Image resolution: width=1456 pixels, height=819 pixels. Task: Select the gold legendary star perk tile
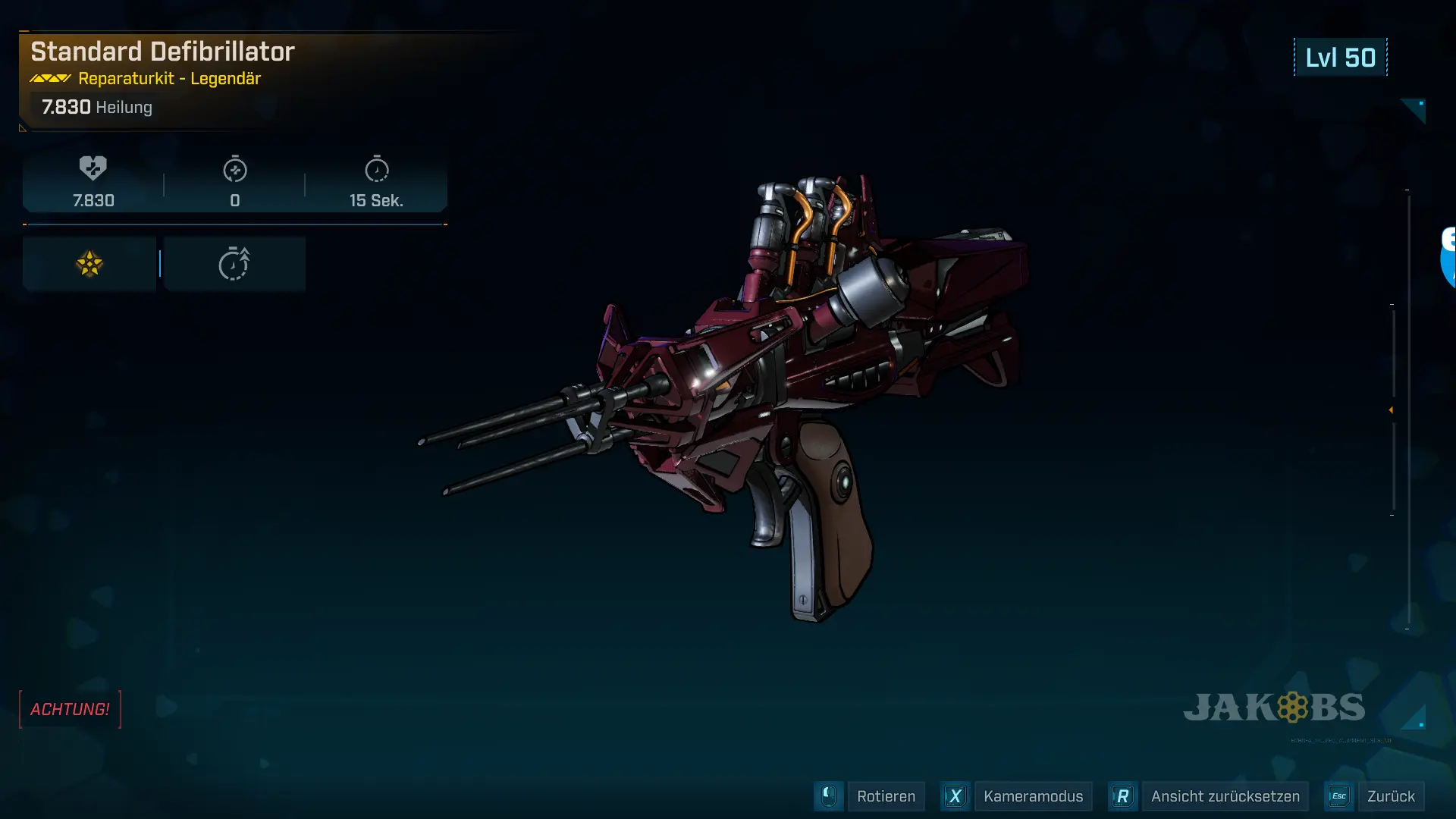coord(89,264)
